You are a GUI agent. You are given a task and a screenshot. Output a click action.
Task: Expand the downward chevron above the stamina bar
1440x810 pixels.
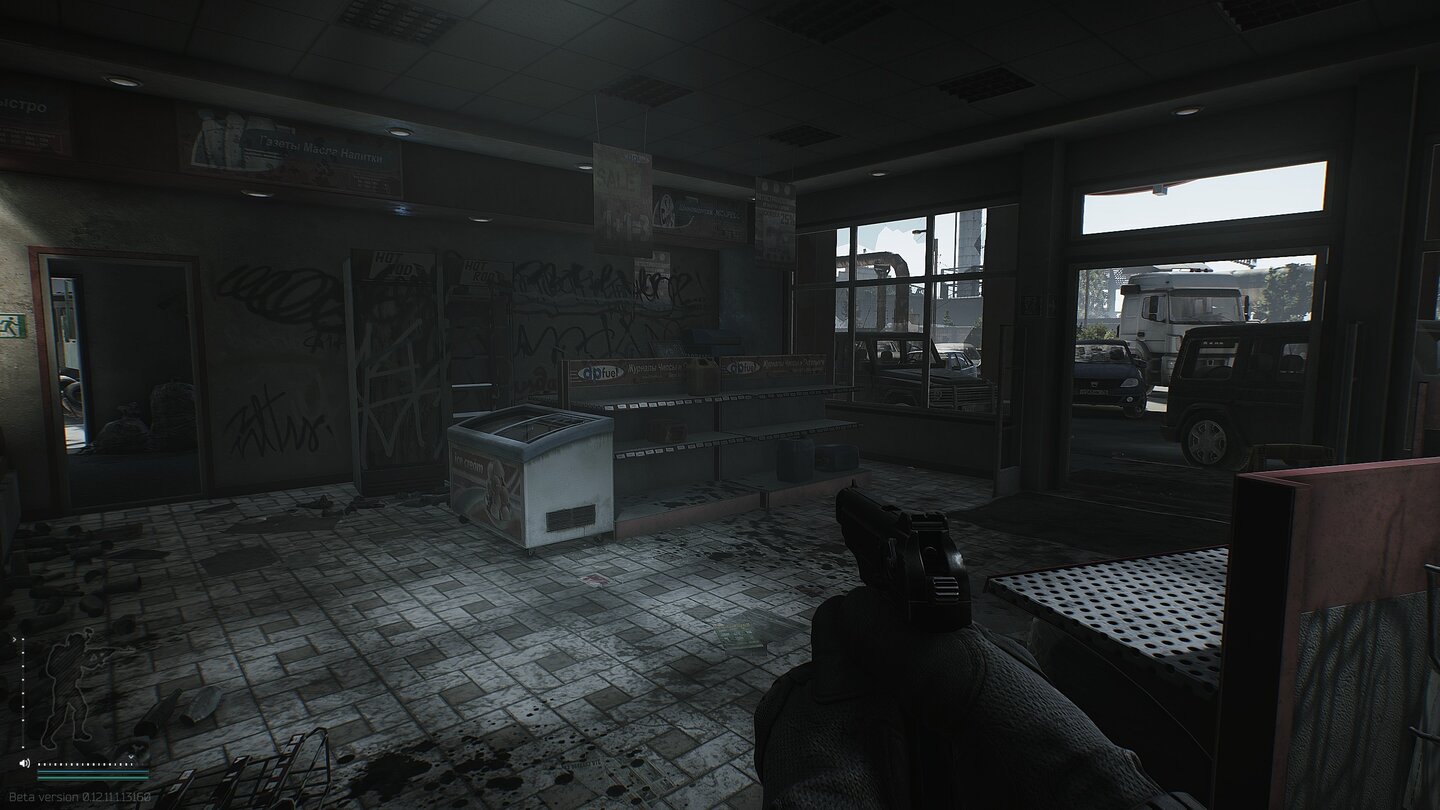tap(131, 756)
